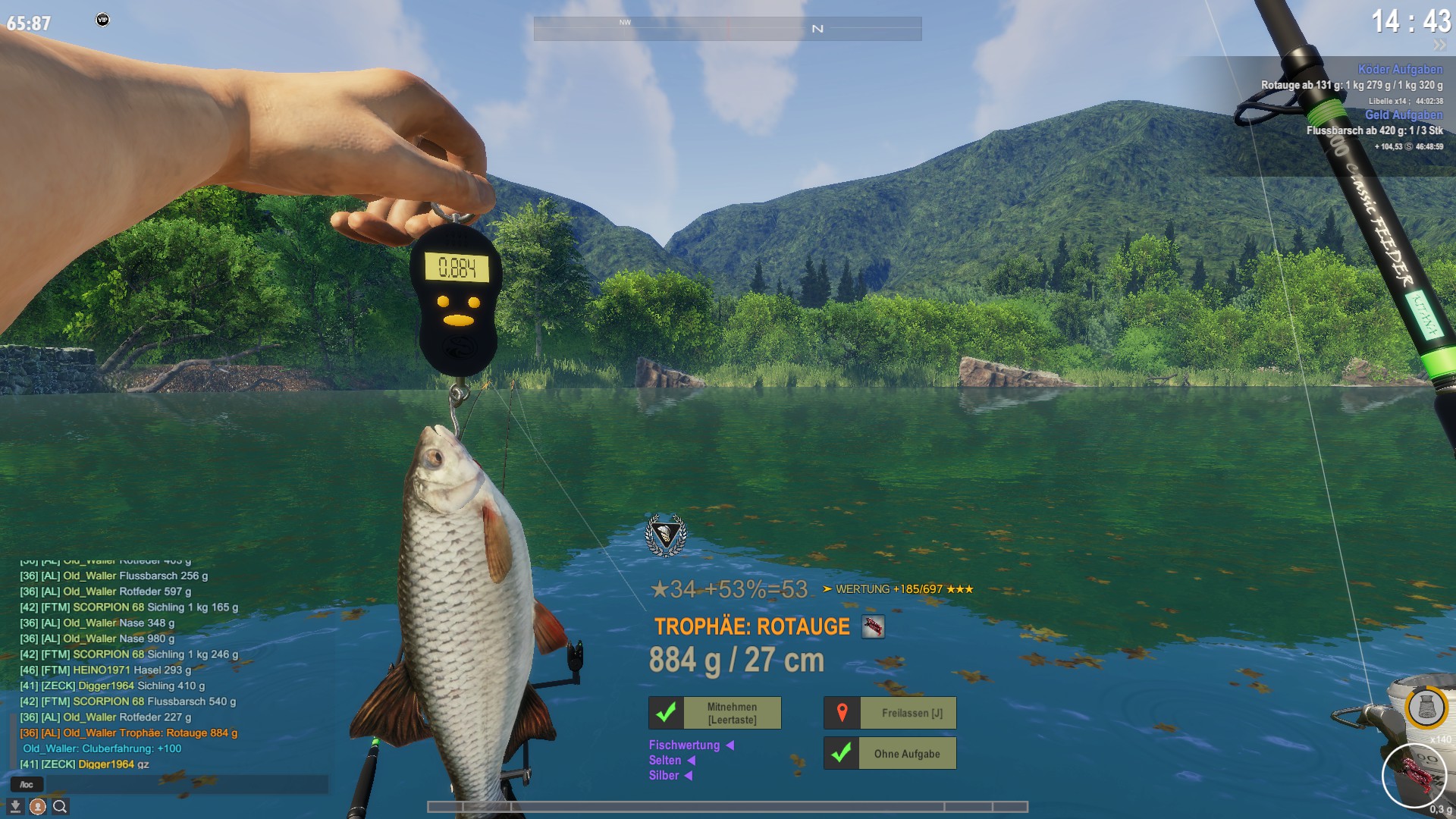Image resolution: width=1456 pixels, height=819 pixels.
Task: Select the Old_Waller trophy chat message
Action: 129,733
